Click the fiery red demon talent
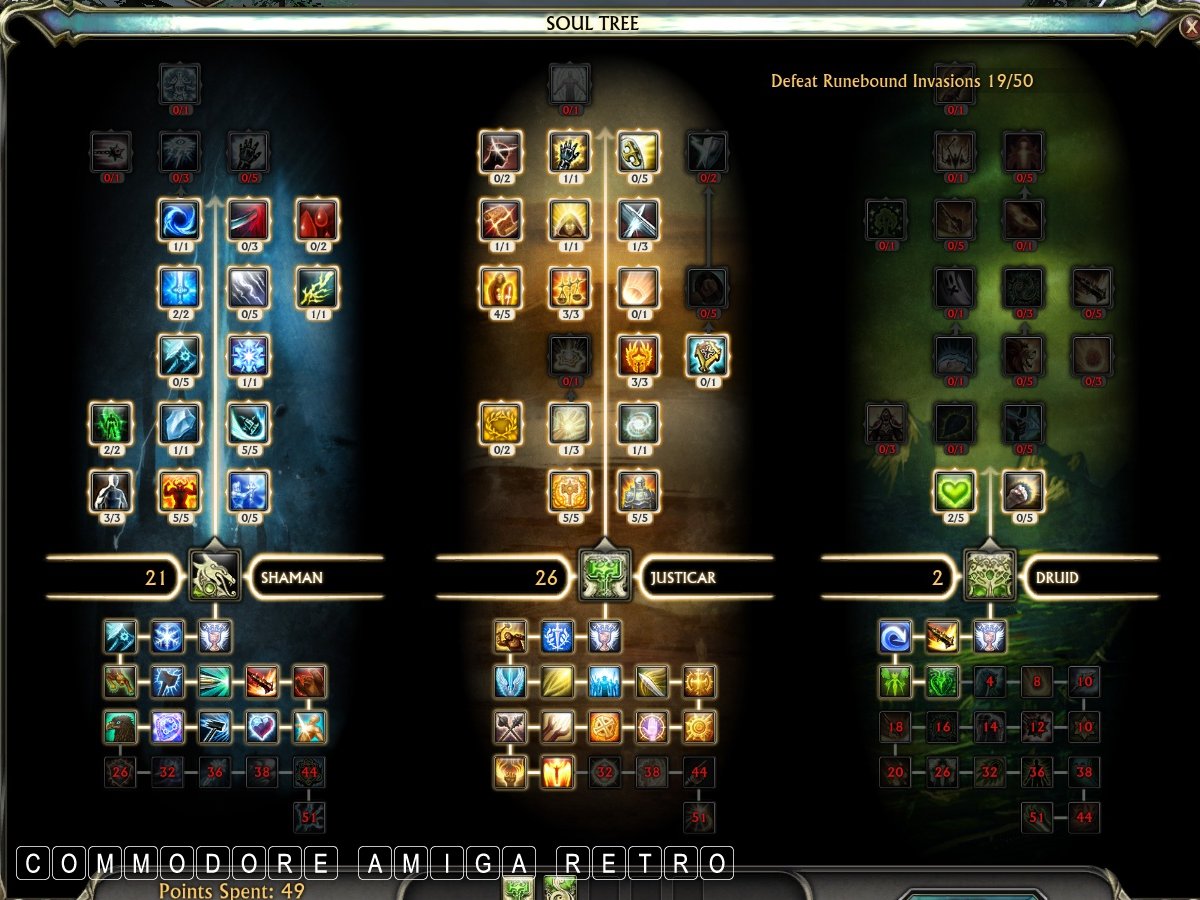 click(180, 491)
